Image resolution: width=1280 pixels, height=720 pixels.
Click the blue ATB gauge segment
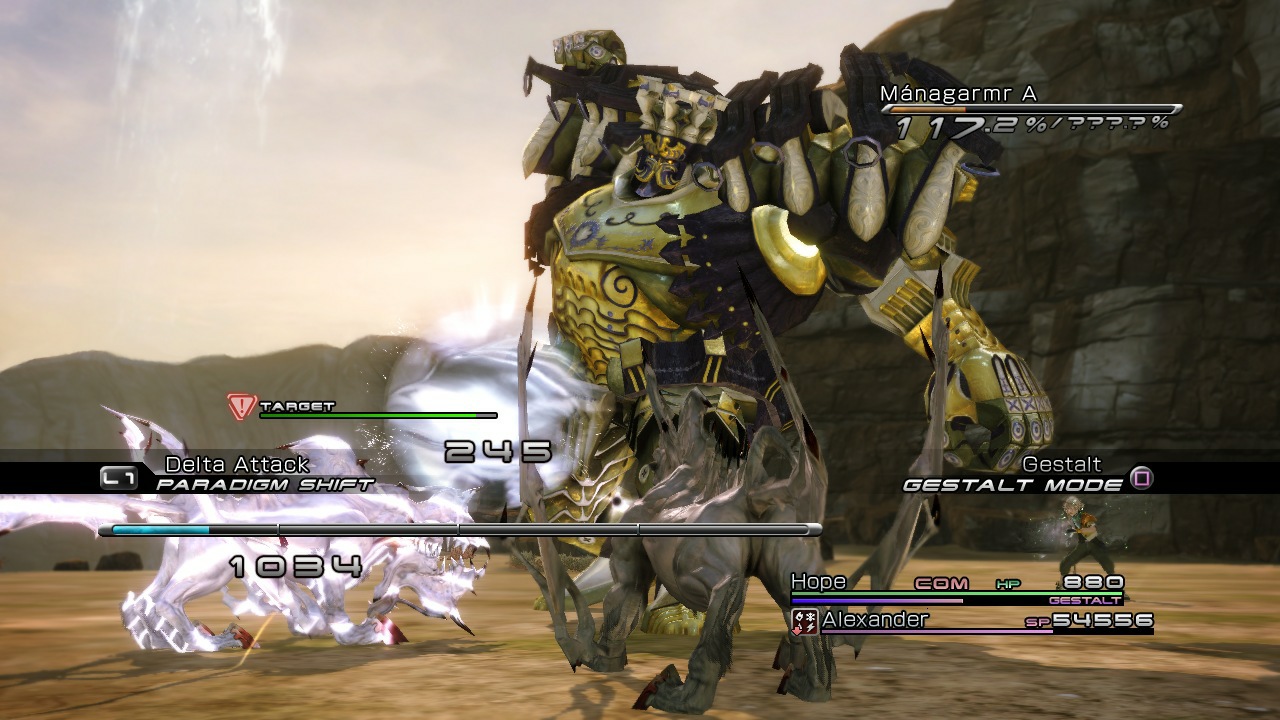tap(160, 530)
